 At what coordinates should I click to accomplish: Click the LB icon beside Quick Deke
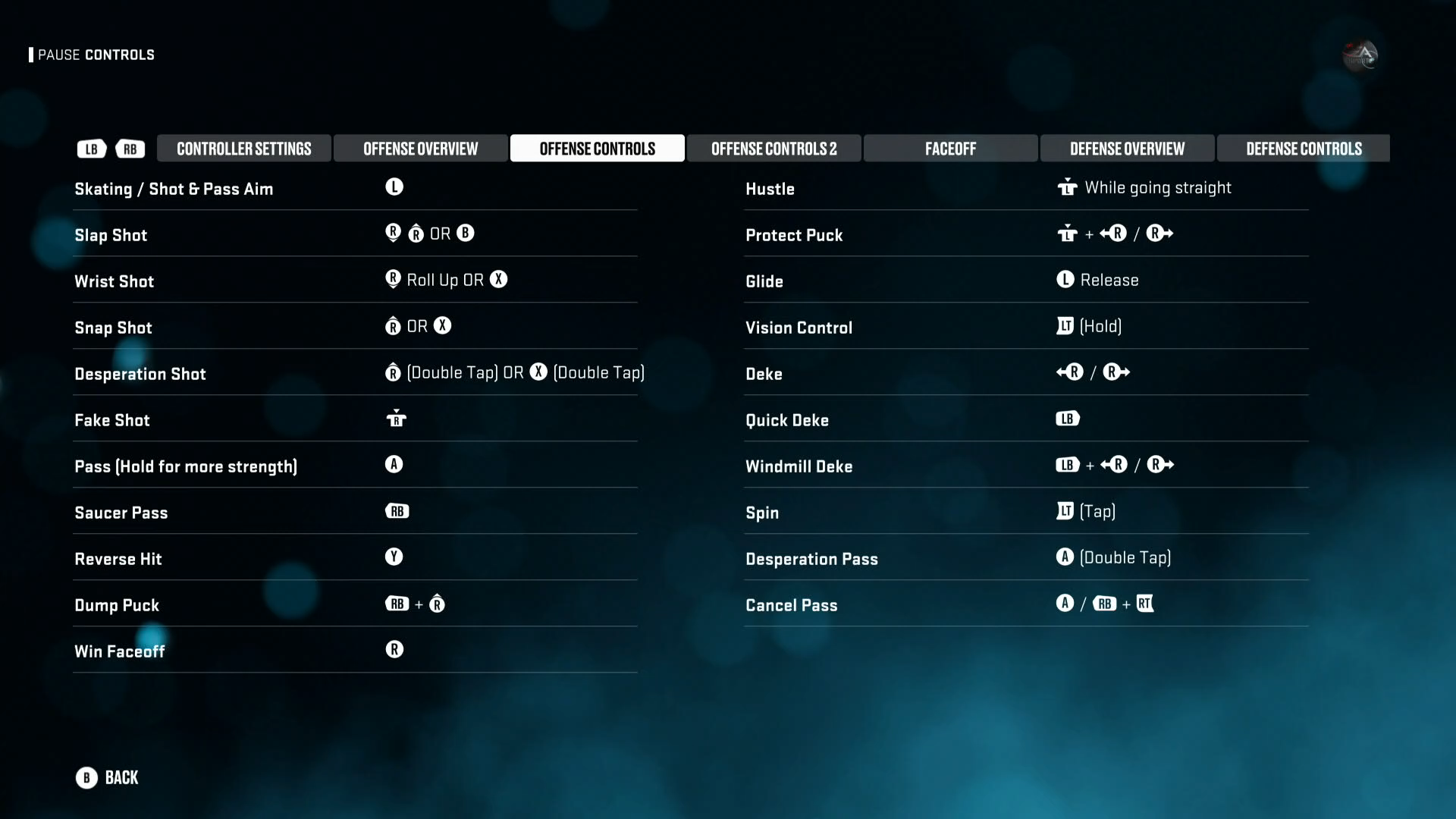click(x=1067, y=418)
